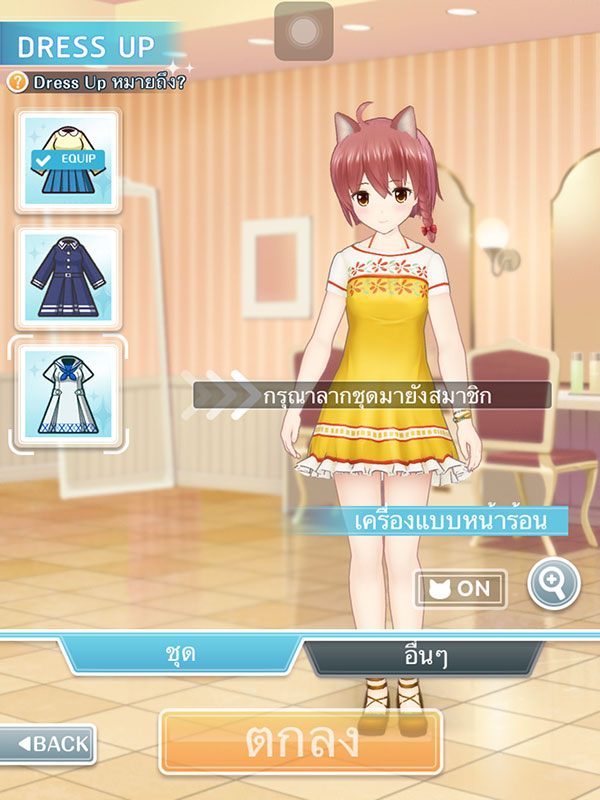Toggle the cat ears ON switch
The image size is (600, 800).
tap(461, 588)
